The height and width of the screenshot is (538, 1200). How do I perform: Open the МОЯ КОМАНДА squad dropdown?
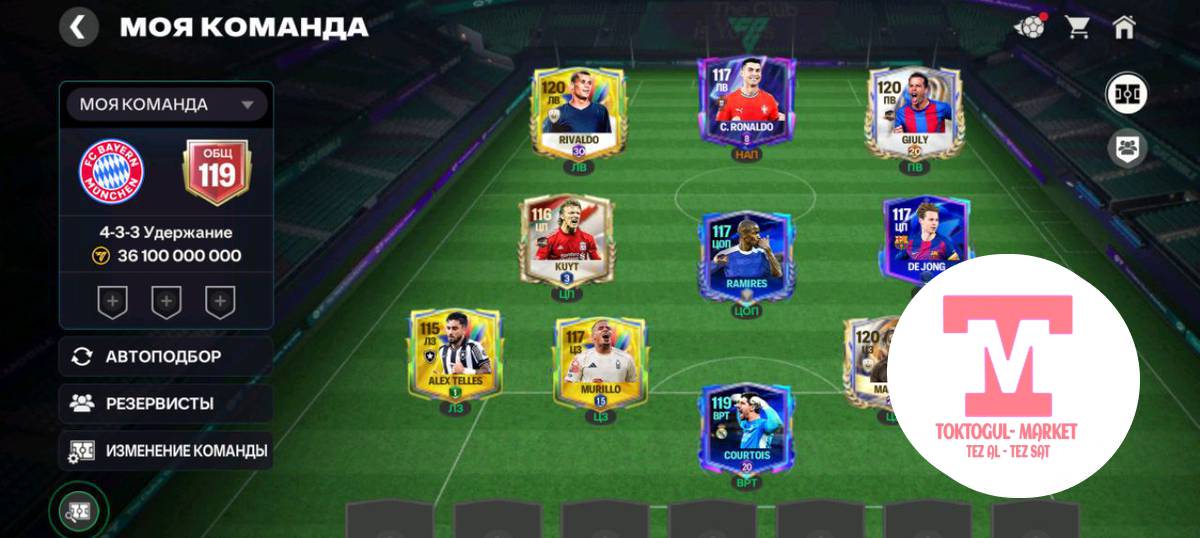(166, 104)
